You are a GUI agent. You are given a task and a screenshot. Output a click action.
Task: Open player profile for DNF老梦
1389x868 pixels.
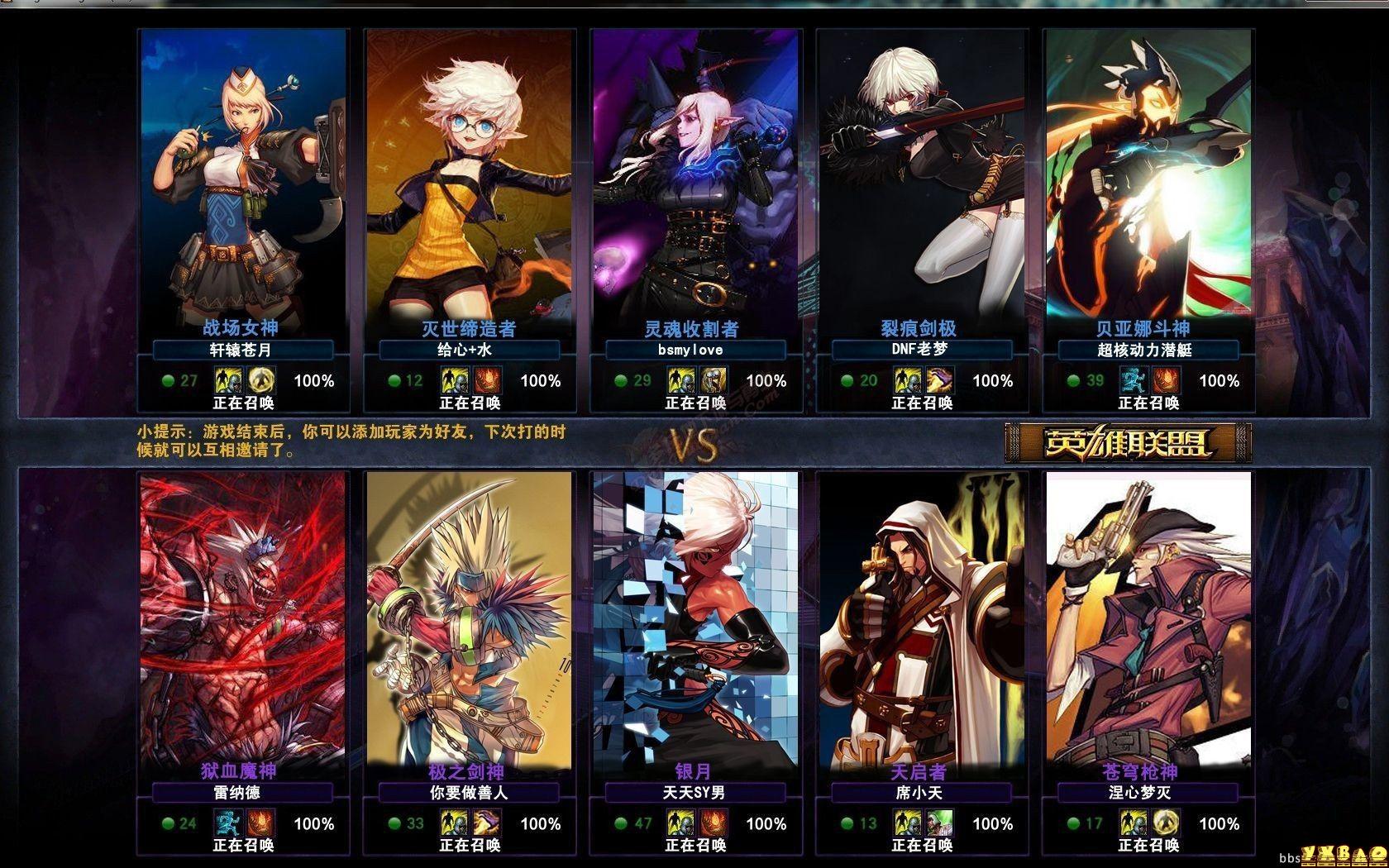(922, 350)
